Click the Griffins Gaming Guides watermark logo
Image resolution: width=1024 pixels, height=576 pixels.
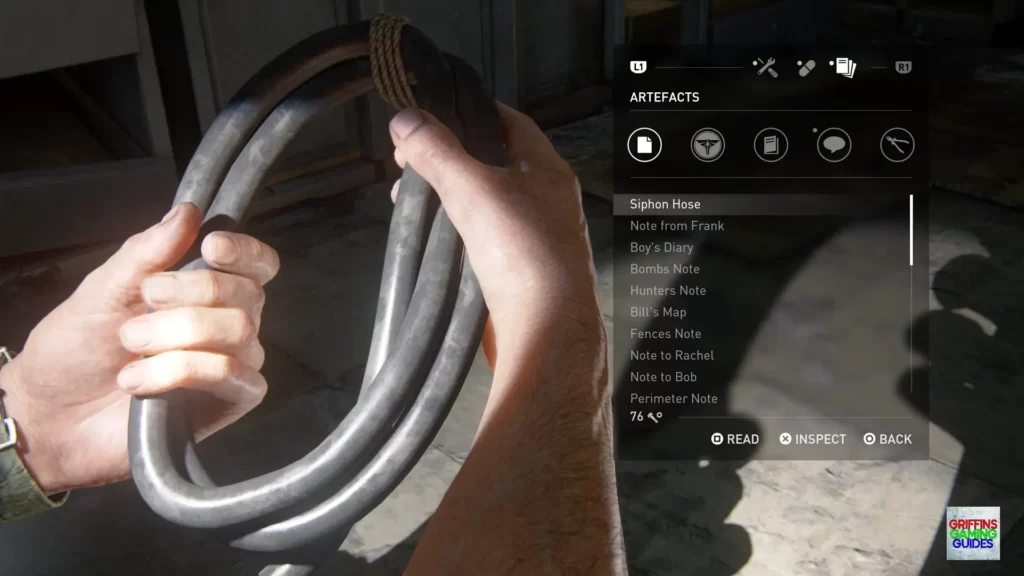click(x=973, y=533)
